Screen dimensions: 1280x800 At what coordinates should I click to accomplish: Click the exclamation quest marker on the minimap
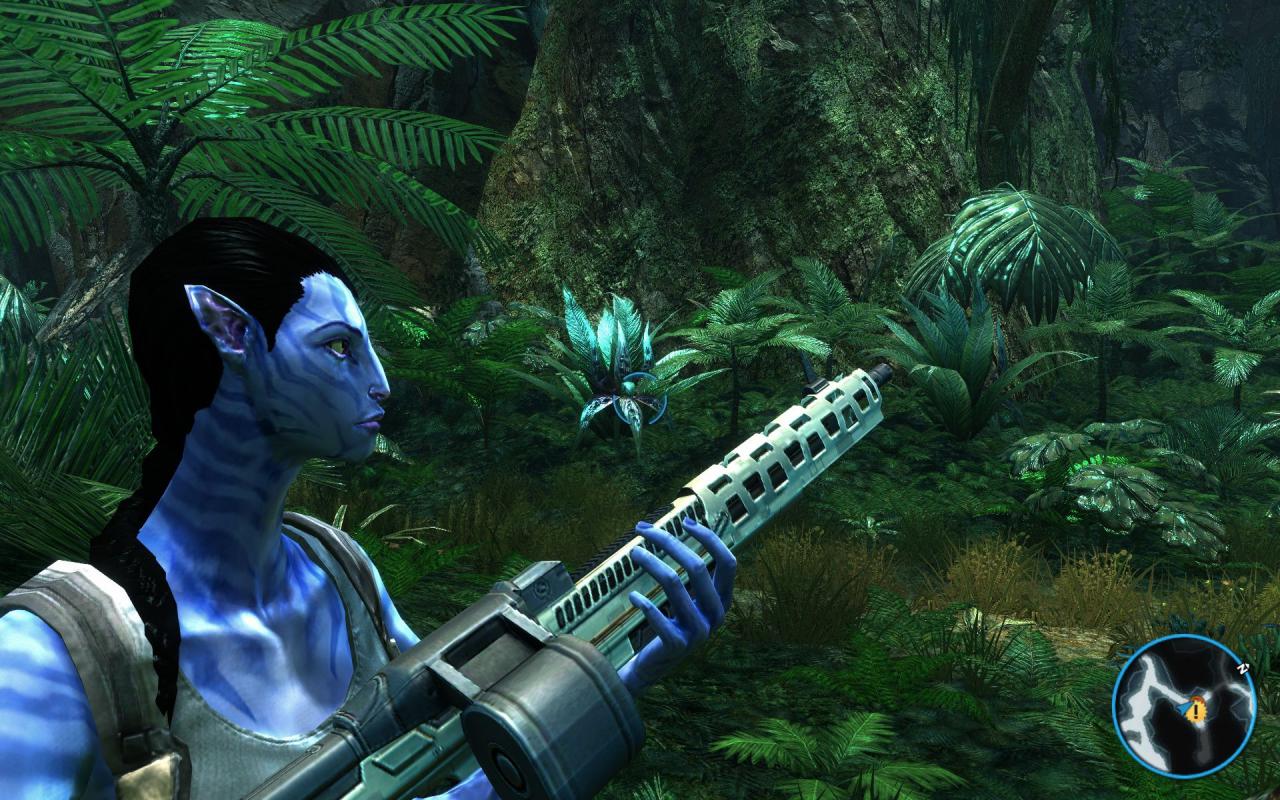click(x=1195, y=710)
